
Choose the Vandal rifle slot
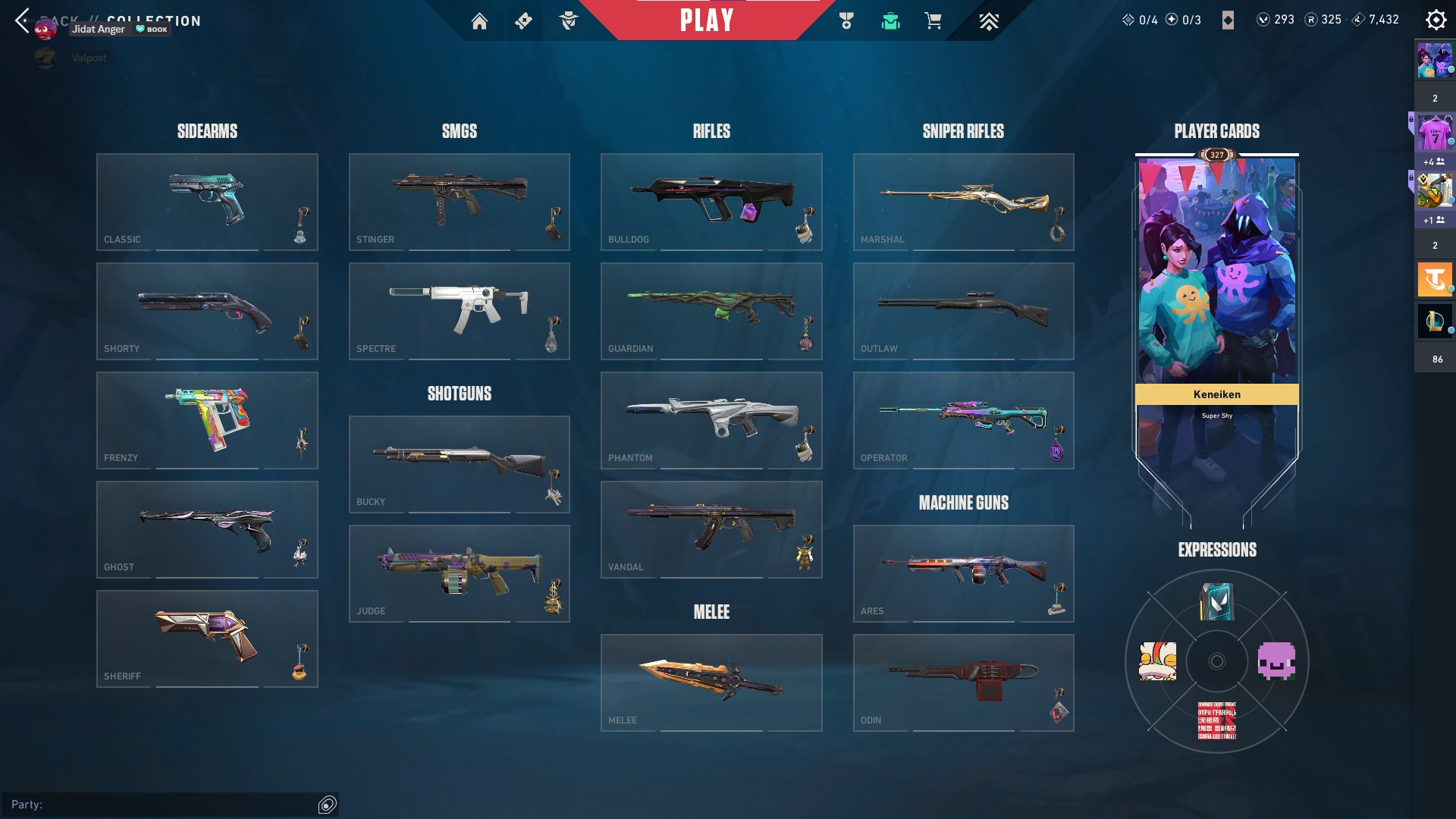(711, 529)
